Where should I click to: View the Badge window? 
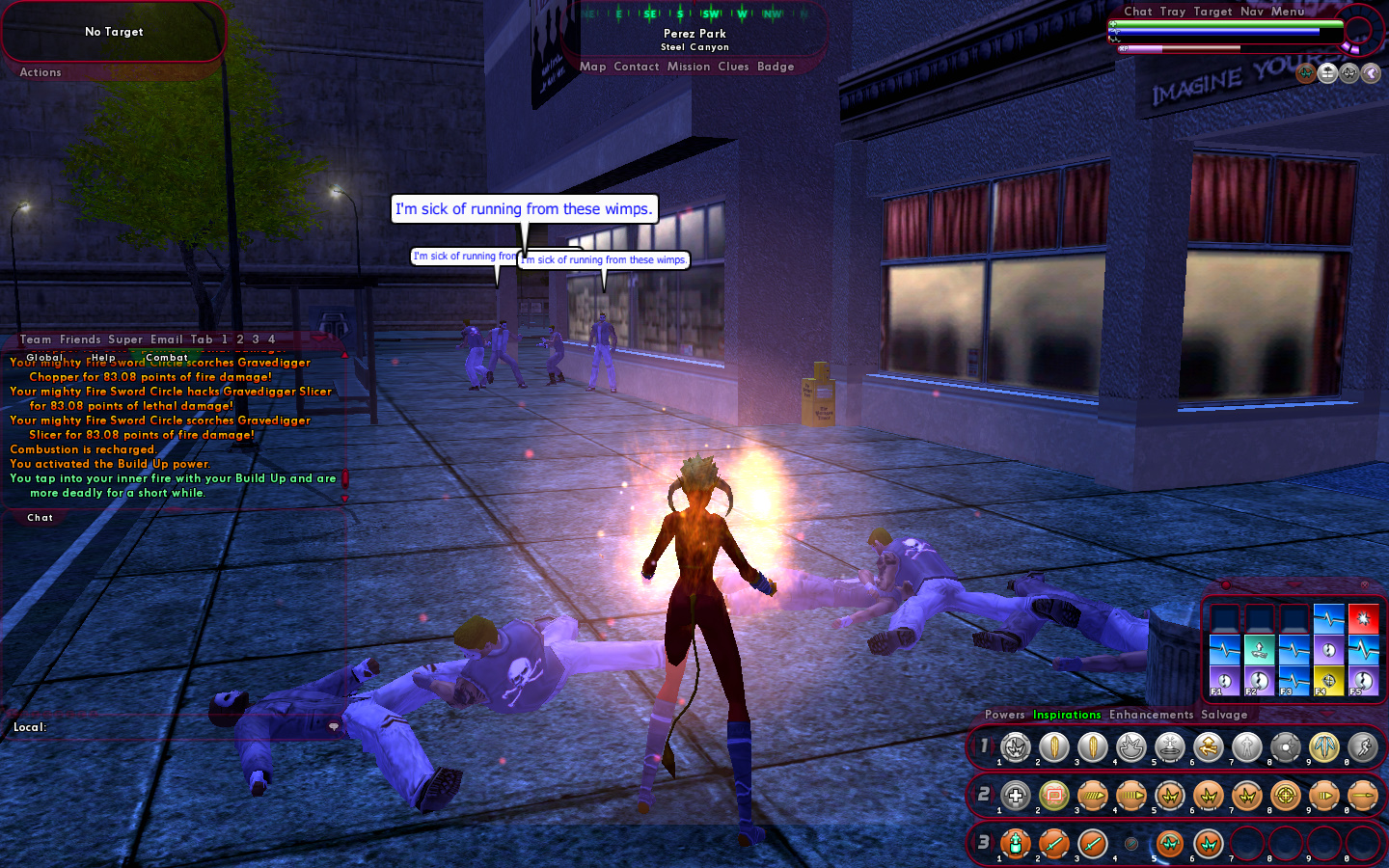point(776,67)
